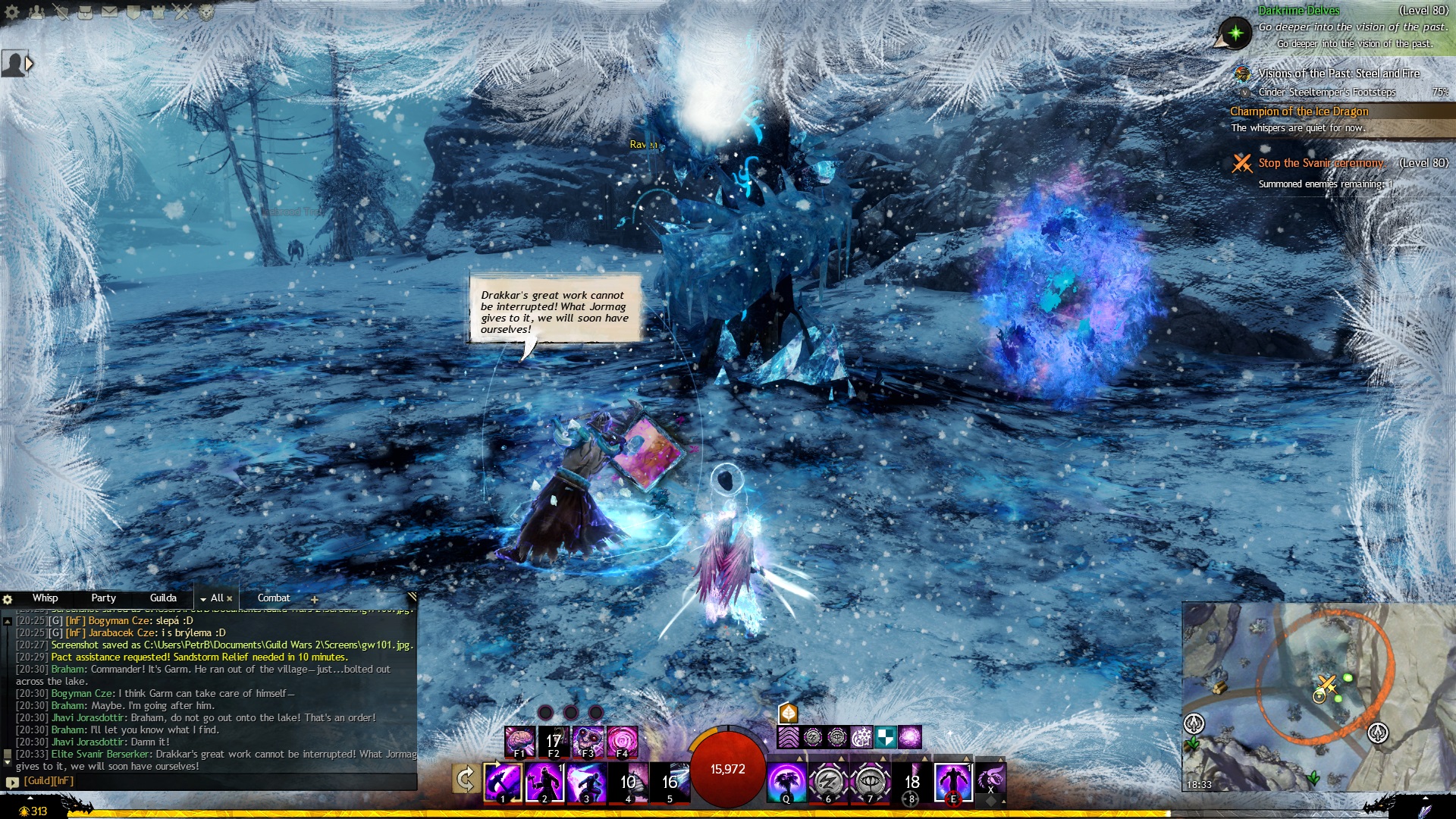Click the minimap
This screenshot has height=819, width=1456.
(x=1318, y=696)
